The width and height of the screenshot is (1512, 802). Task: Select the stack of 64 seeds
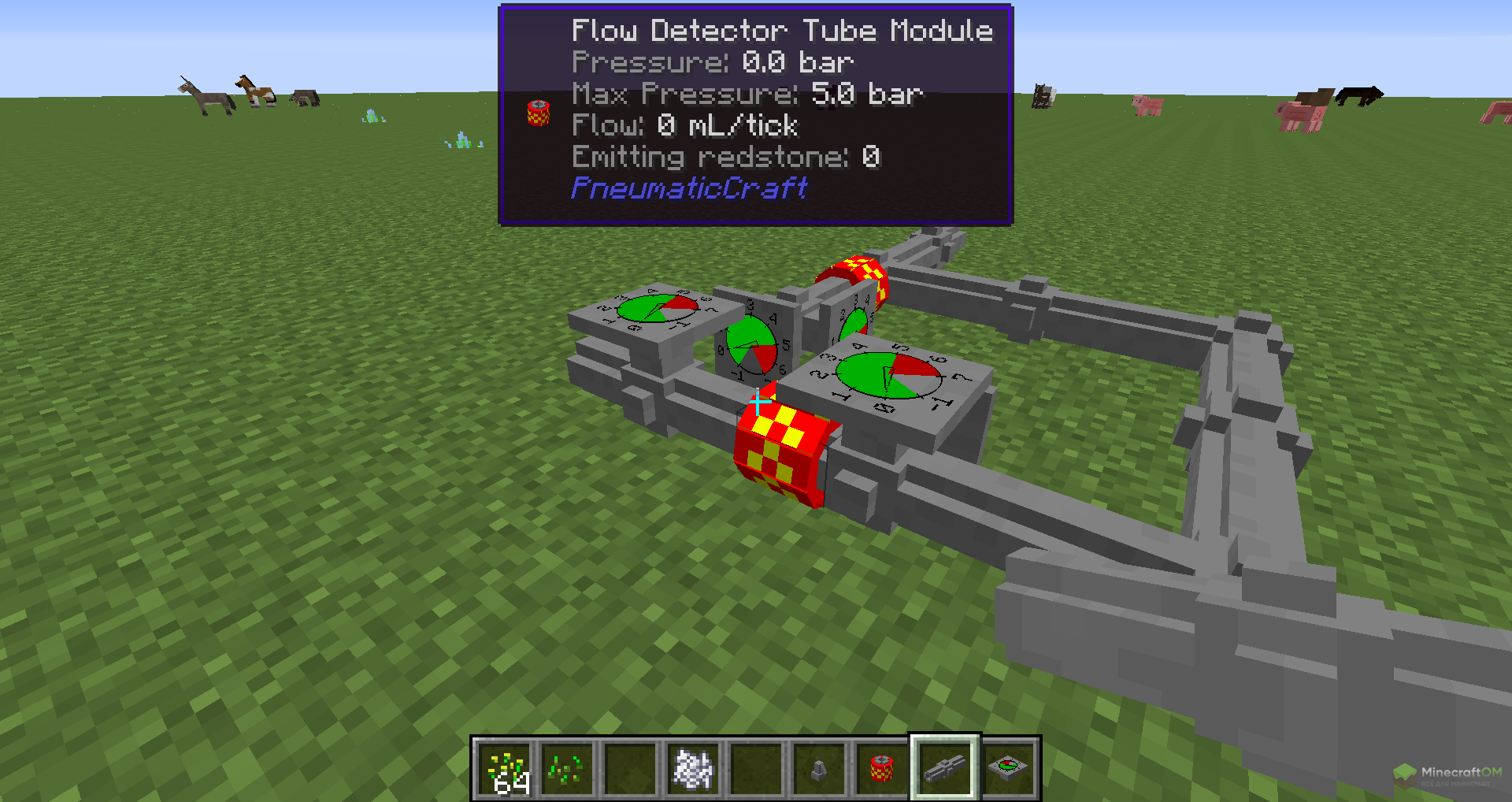[x=504, y=769]
